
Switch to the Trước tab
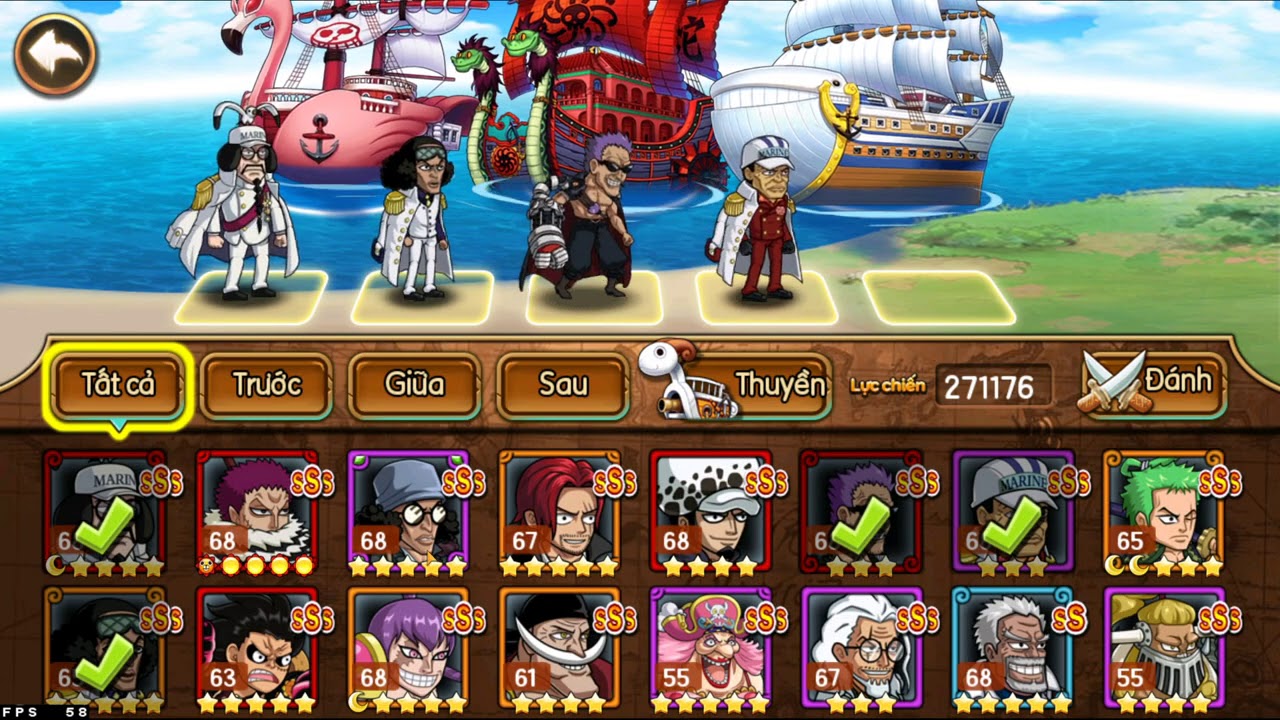(266, 384)
